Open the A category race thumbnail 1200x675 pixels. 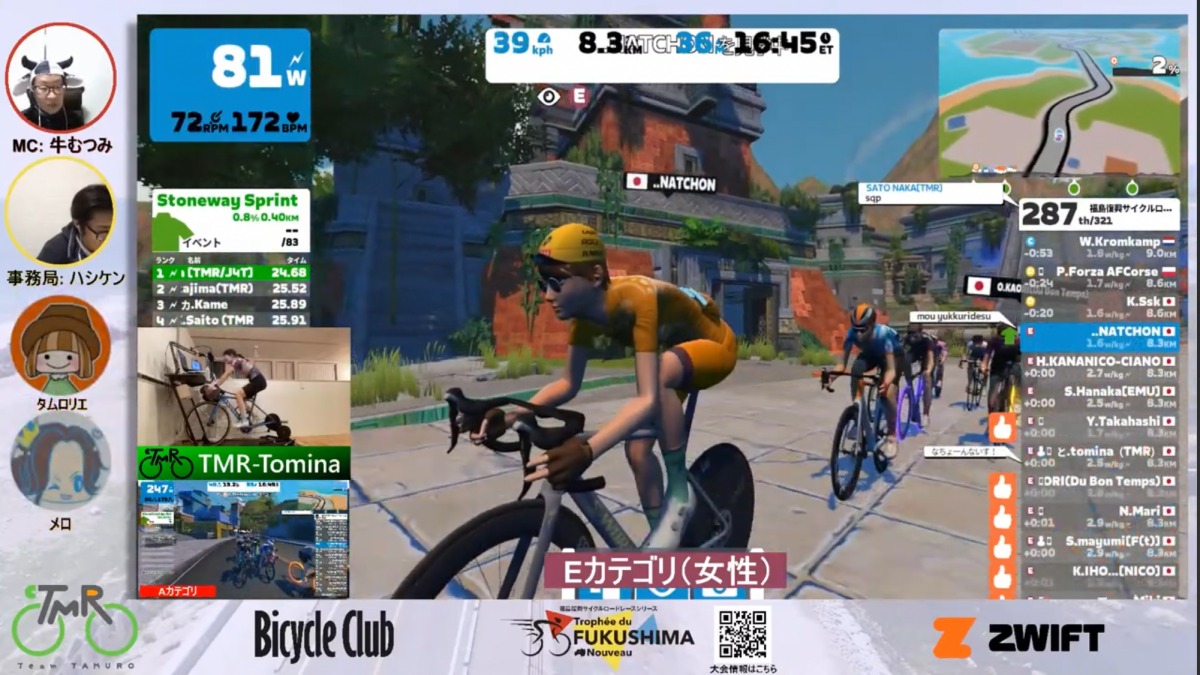[244, 539]
